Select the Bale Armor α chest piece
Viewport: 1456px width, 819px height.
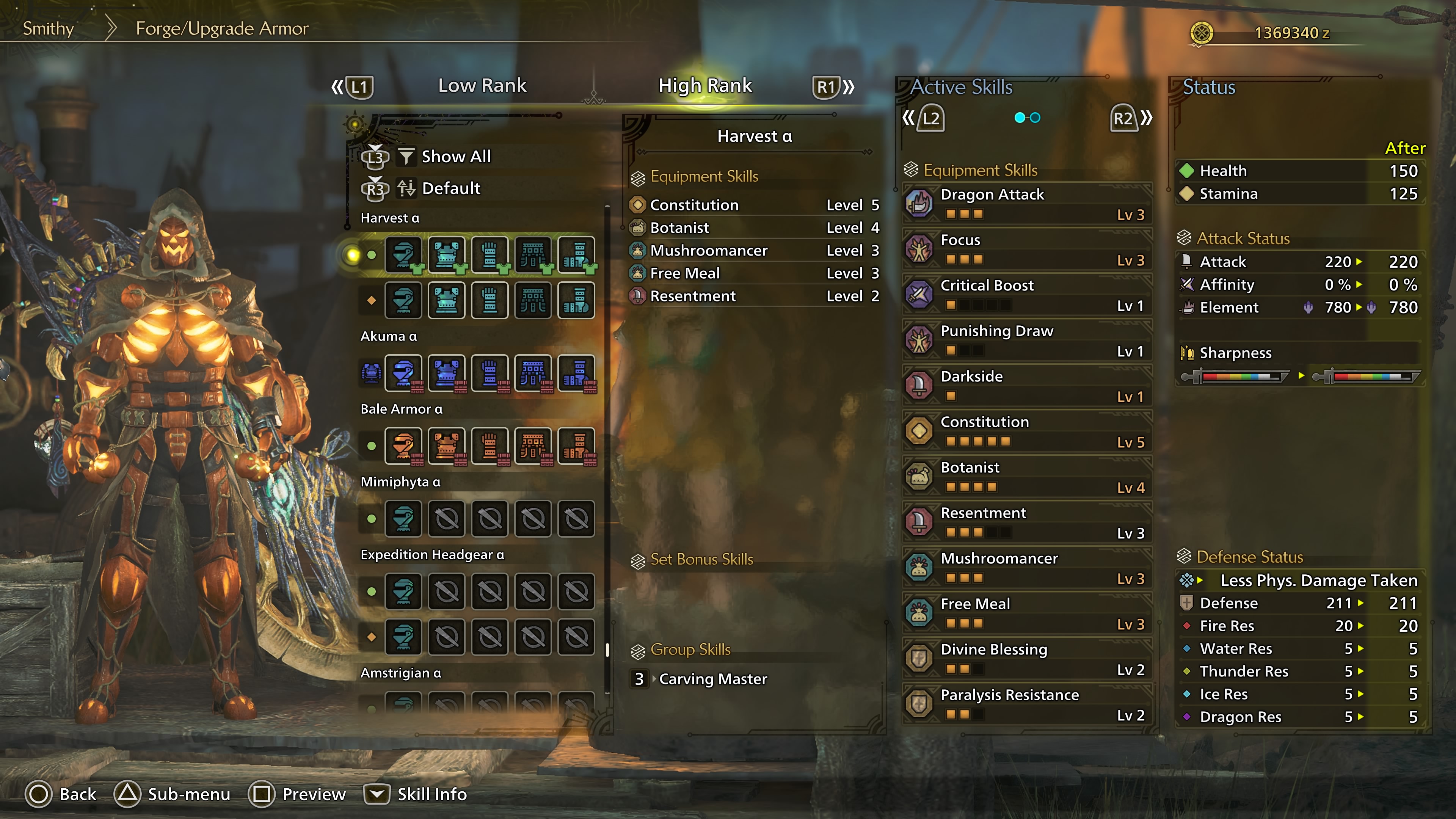coord(447,446)
